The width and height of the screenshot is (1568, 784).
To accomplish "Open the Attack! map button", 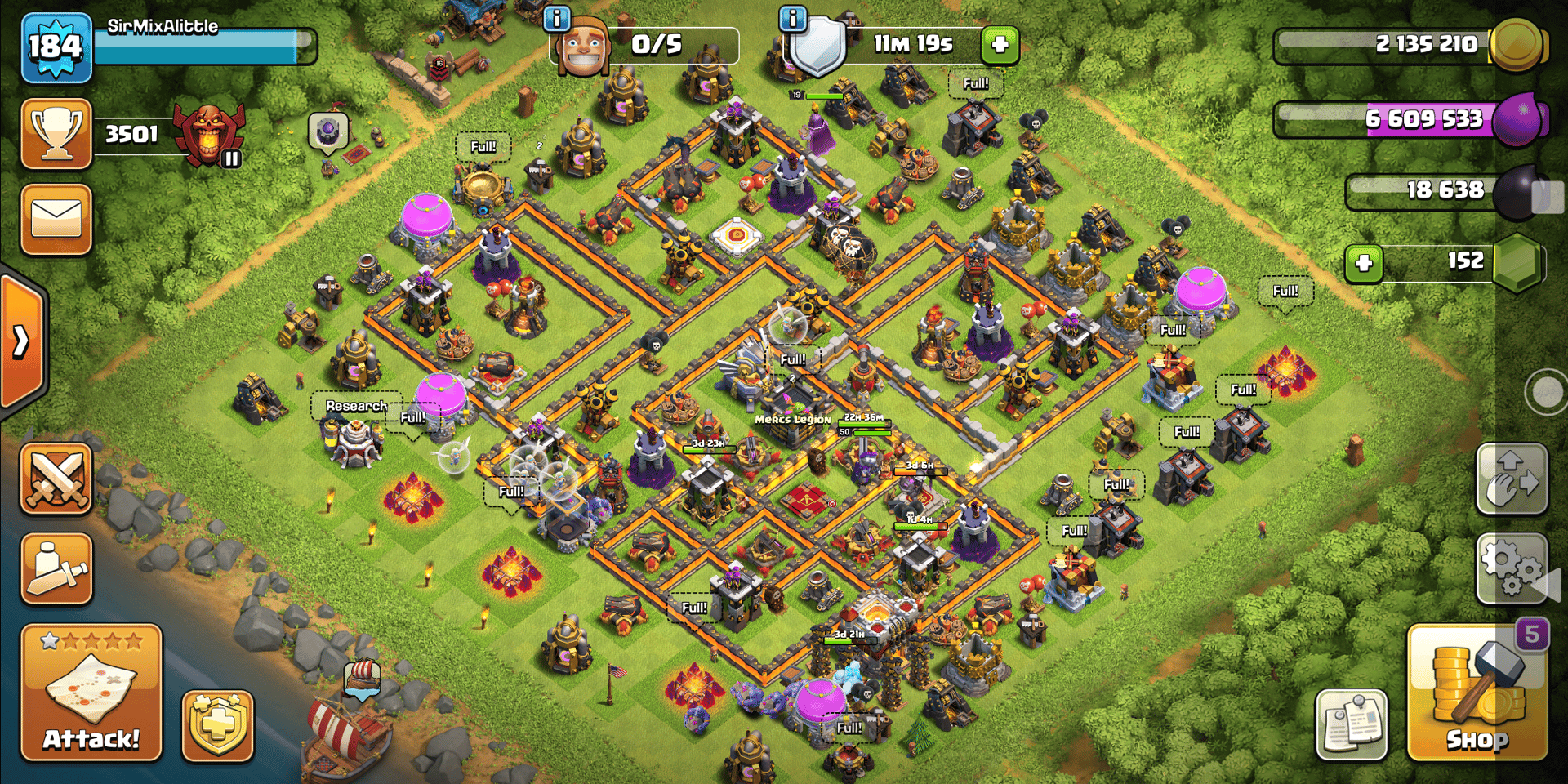I will pyautogui.click(x=91, y=694).
